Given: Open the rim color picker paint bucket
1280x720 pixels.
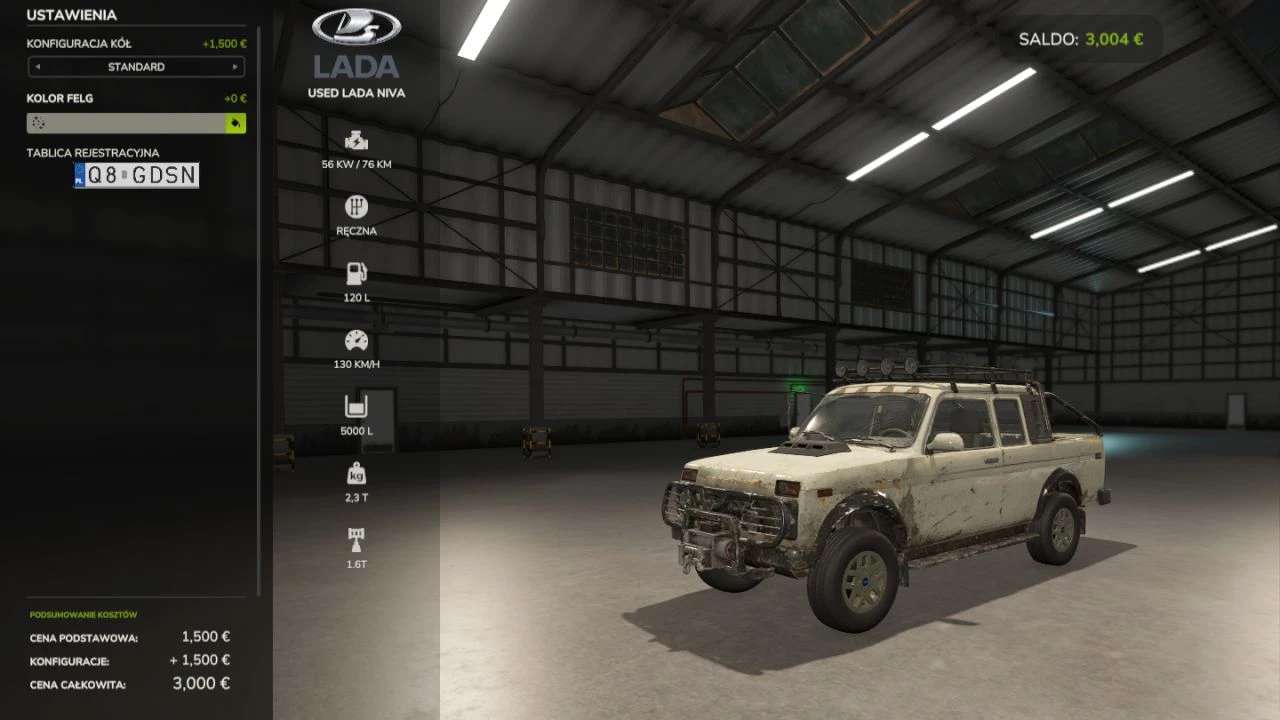Looking at the screenshot, I should point(236,123).
